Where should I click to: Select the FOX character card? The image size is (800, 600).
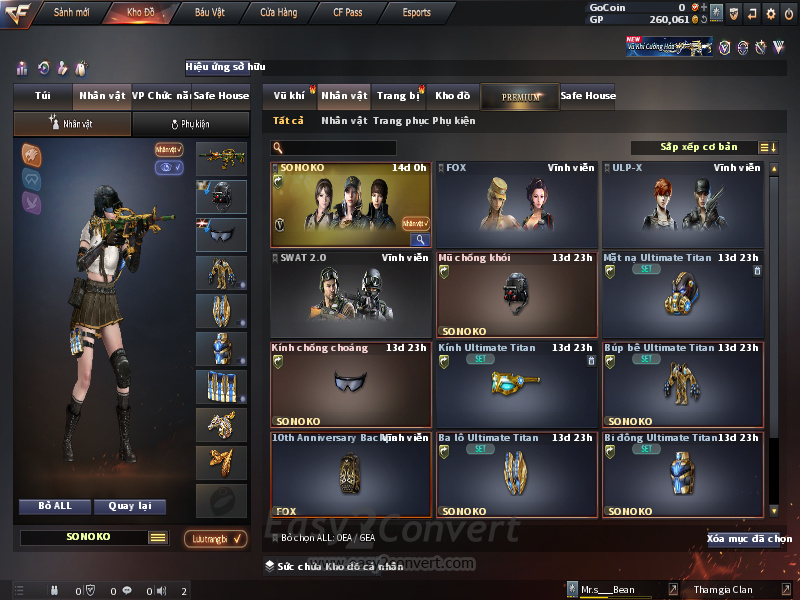pos(516,205)
